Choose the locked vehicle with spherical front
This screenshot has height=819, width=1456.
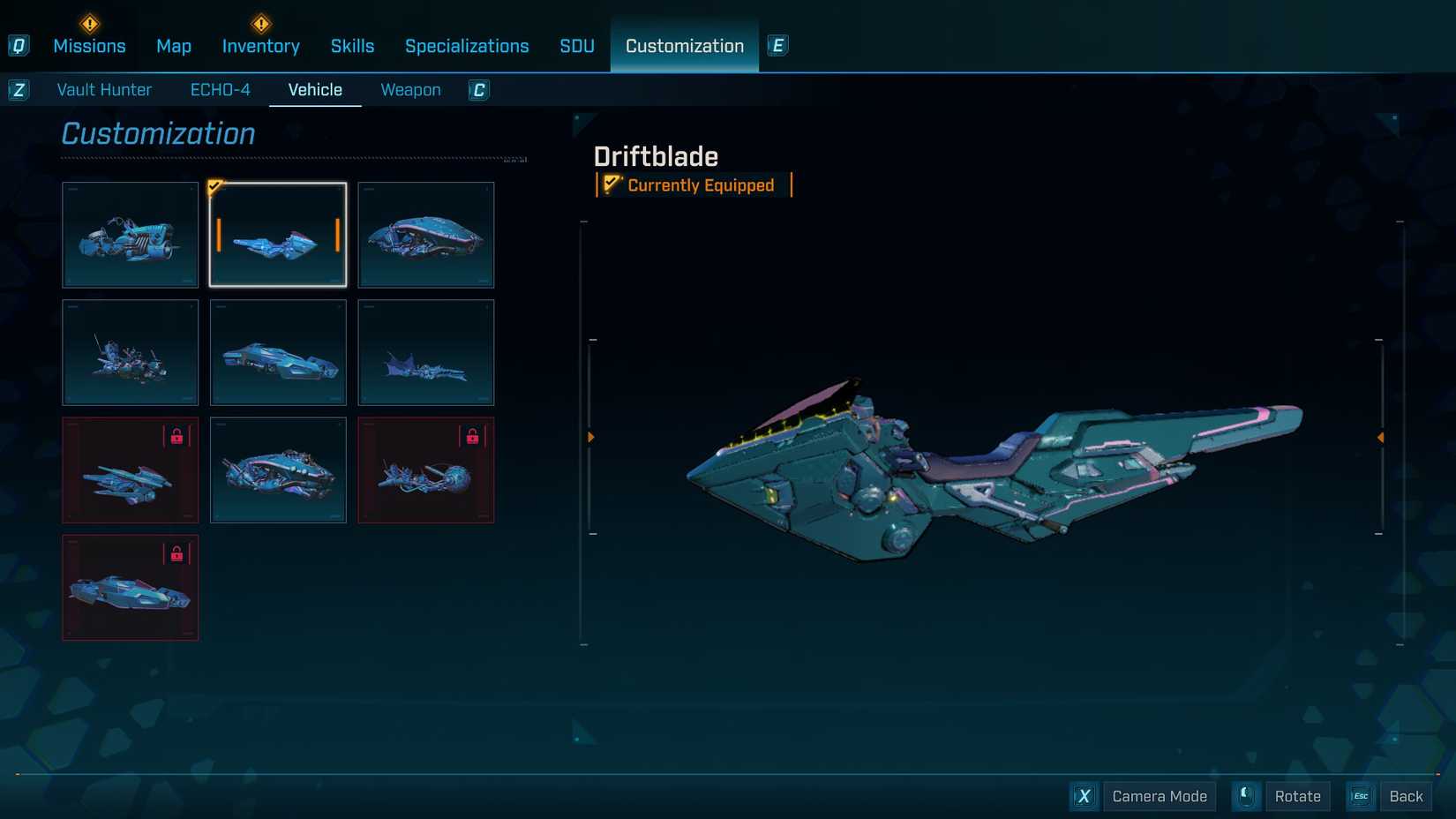pyautogui.click(x=426, y=470)
